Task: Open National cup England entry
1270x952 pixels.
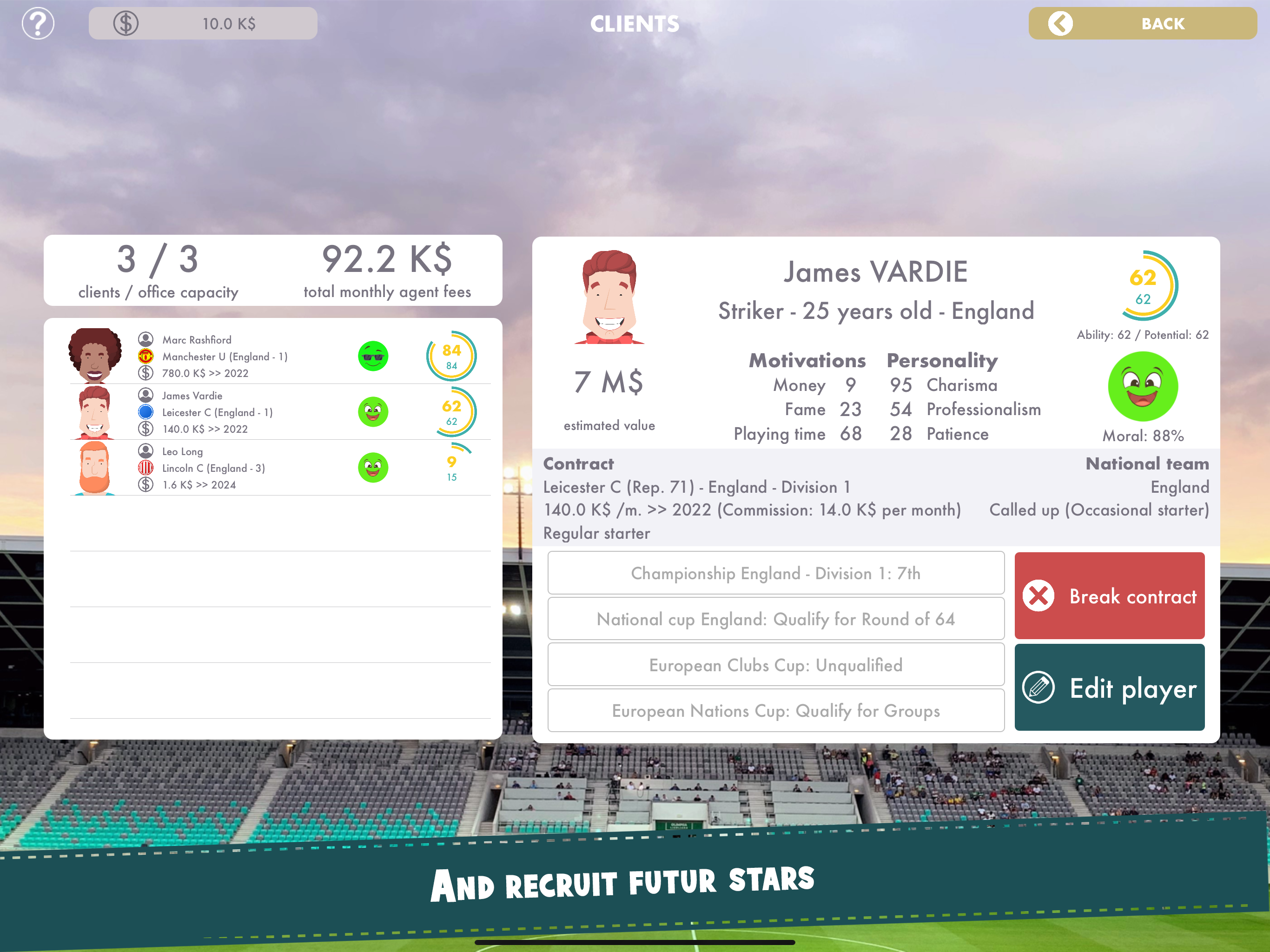Action: 775,619
